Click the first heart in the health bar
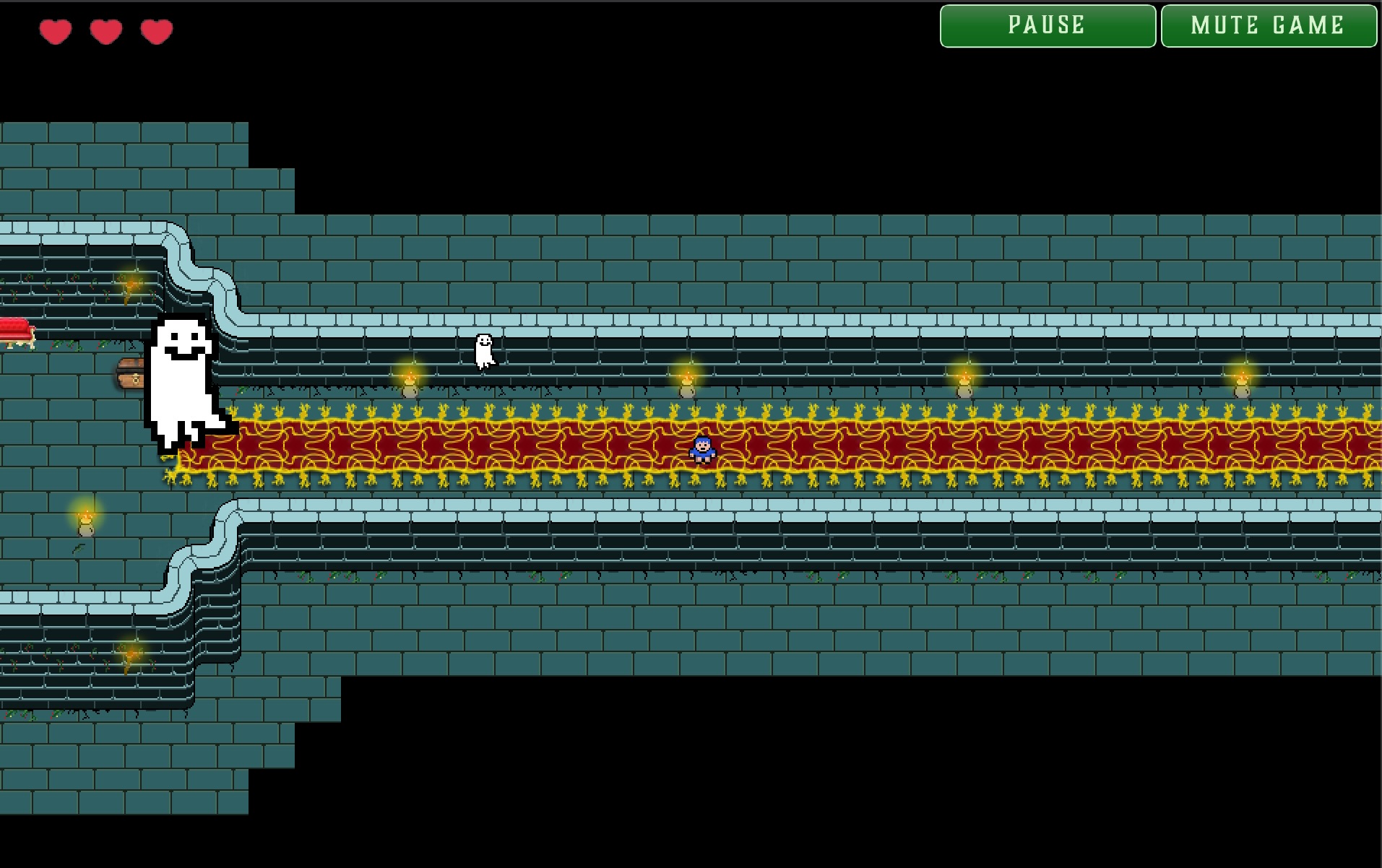This screenshot has height=868, width=1382. (x=56, y=30)
